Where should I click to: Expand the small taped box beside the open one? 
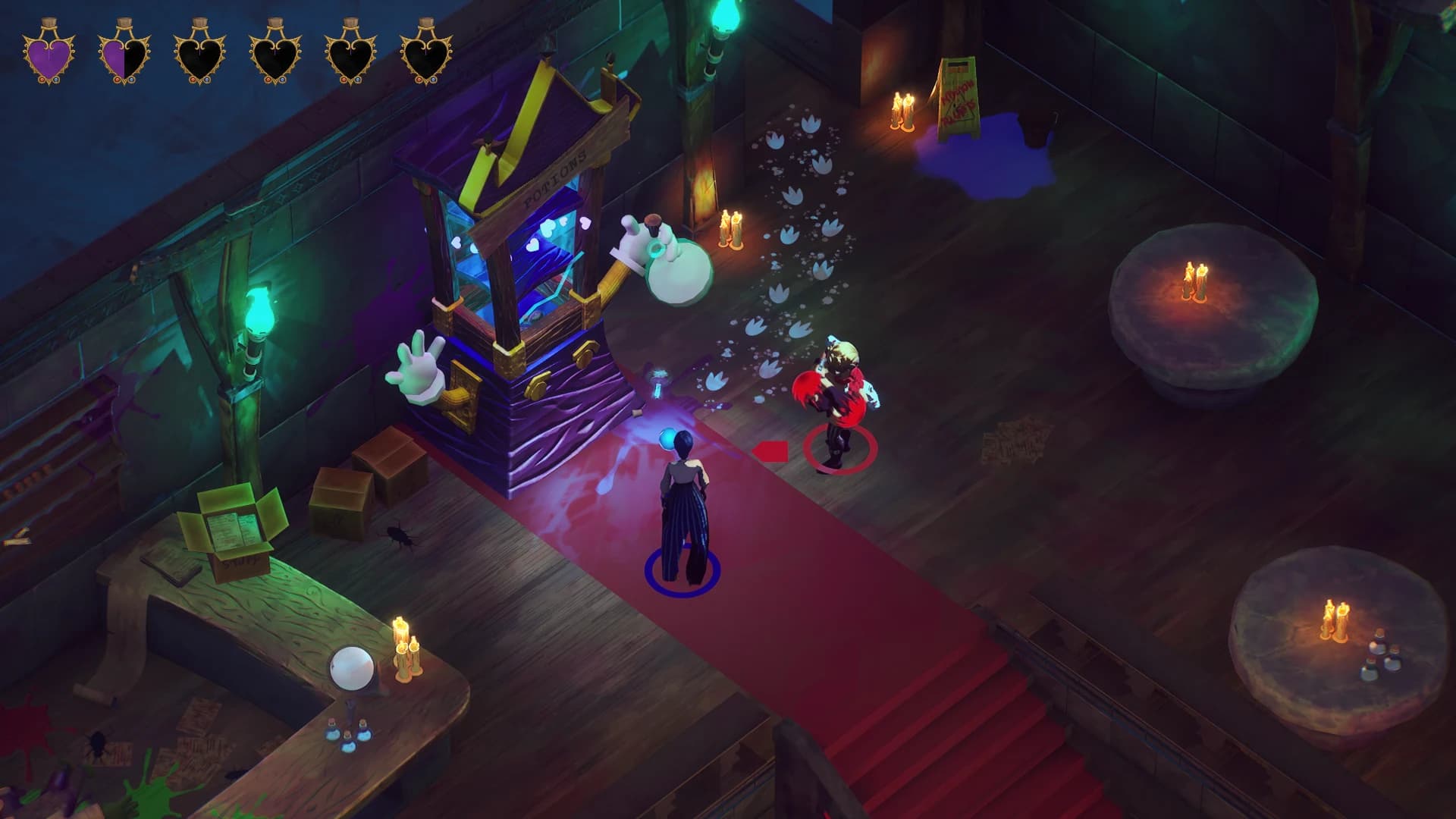pyautogui.click(x=340, y=491)
